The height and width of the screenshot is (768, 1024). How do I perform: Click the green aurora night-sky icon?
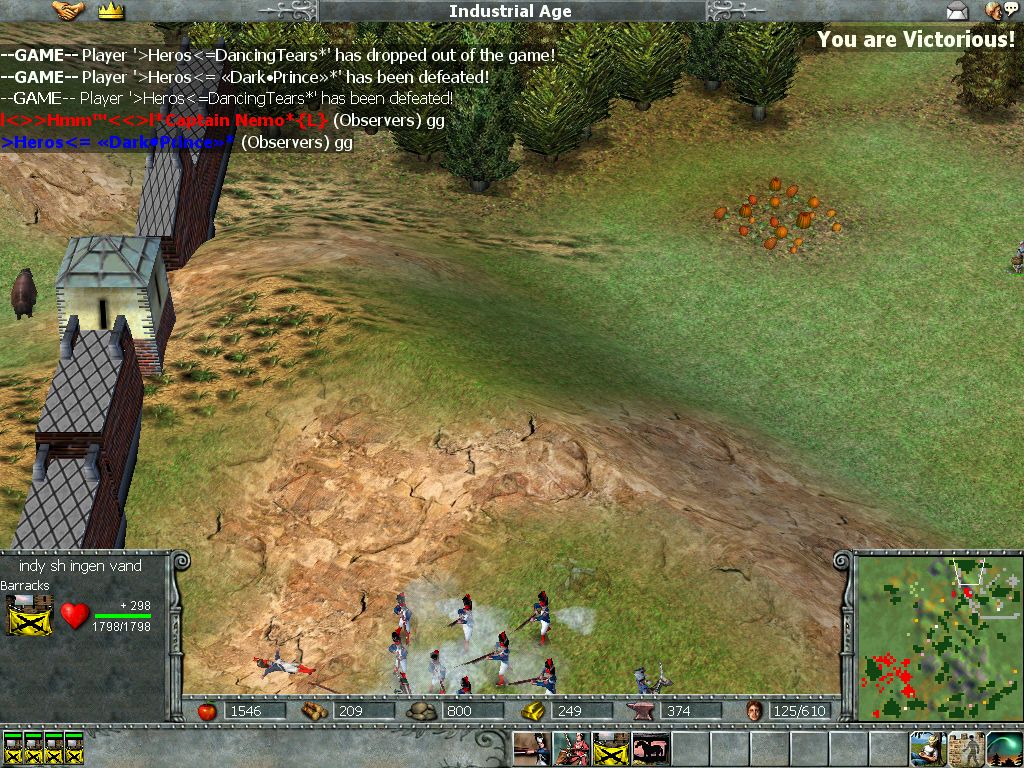1004,749
